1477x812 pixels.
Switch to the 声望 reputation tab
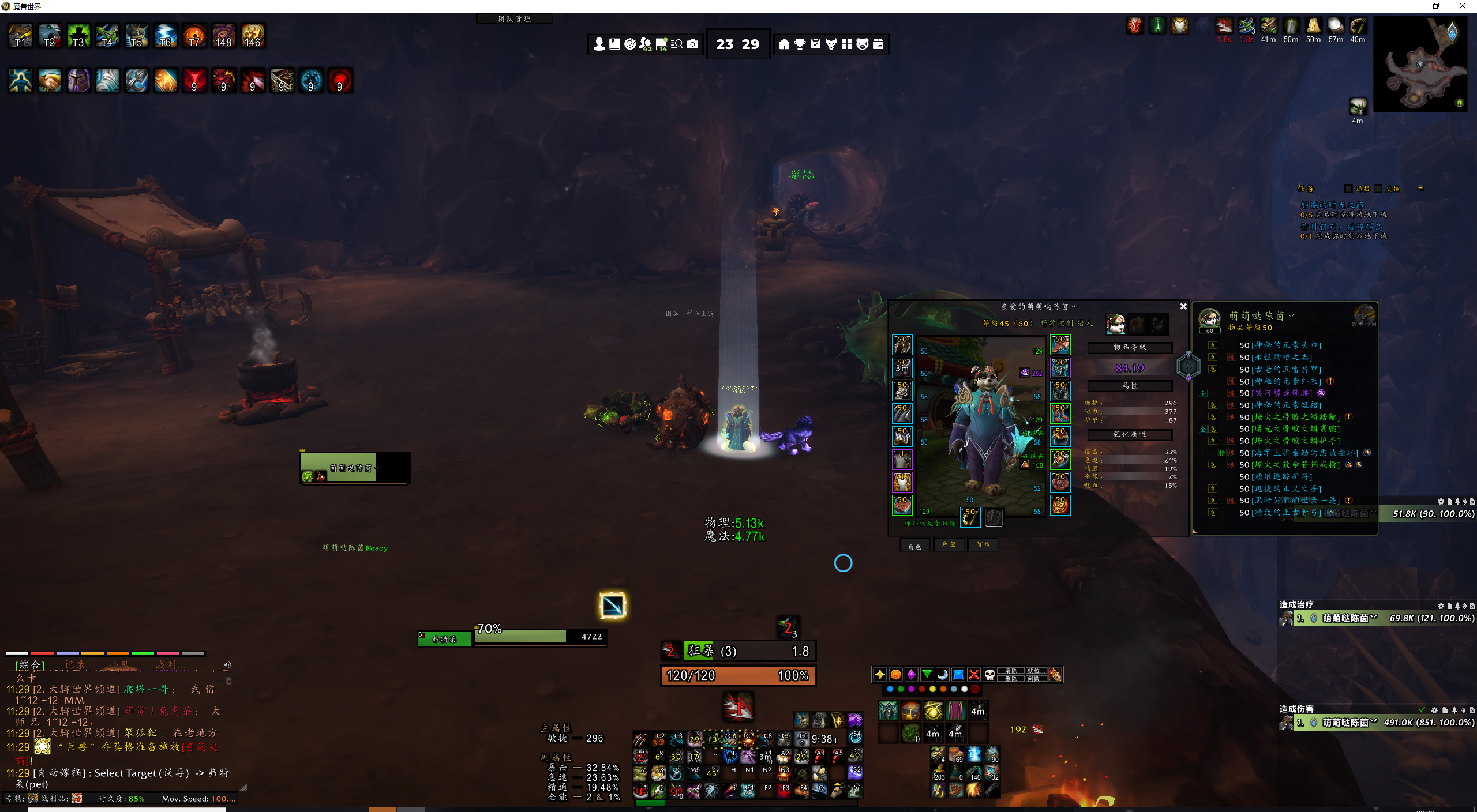949,544
